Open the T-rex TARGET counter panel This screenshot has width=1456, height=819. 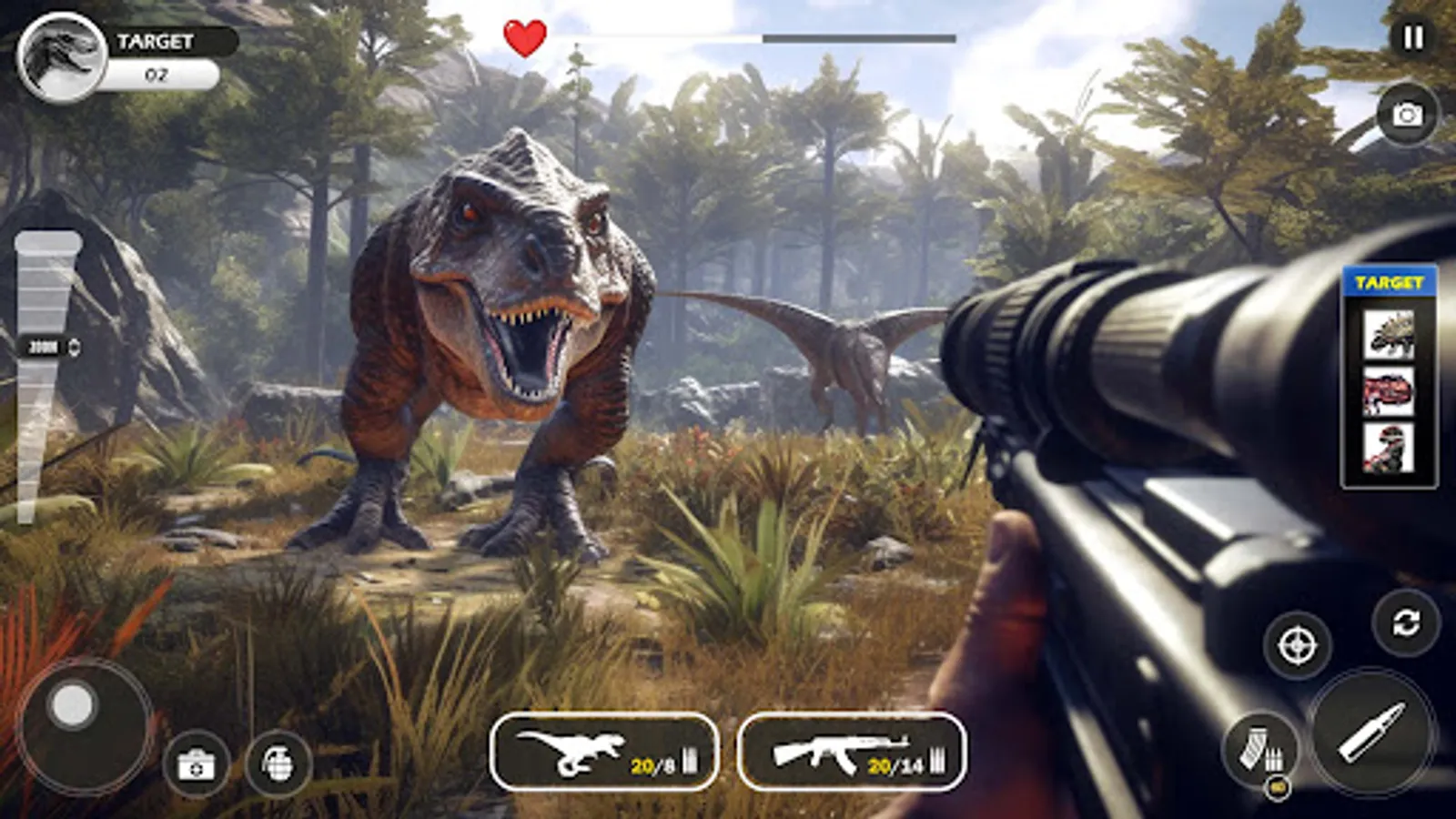click(x=61, y=56)
